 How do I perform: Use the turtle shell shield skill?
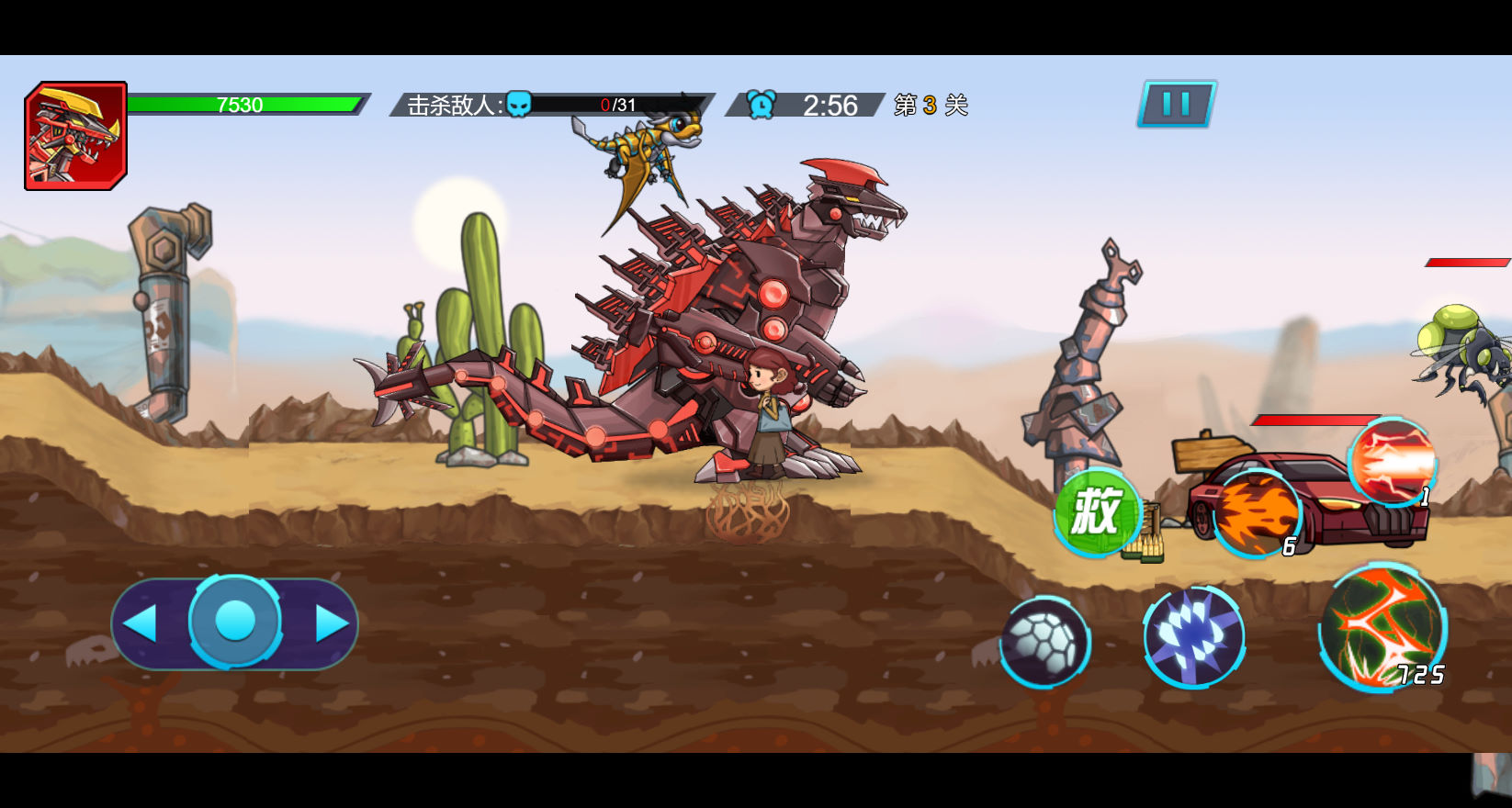click(x=1044, y=642)
